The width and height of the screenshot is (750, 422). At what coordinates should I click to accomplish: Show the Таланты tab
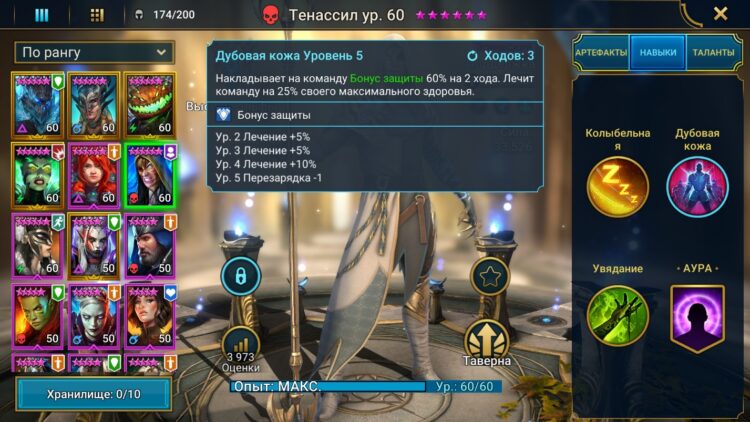point(713,52)
